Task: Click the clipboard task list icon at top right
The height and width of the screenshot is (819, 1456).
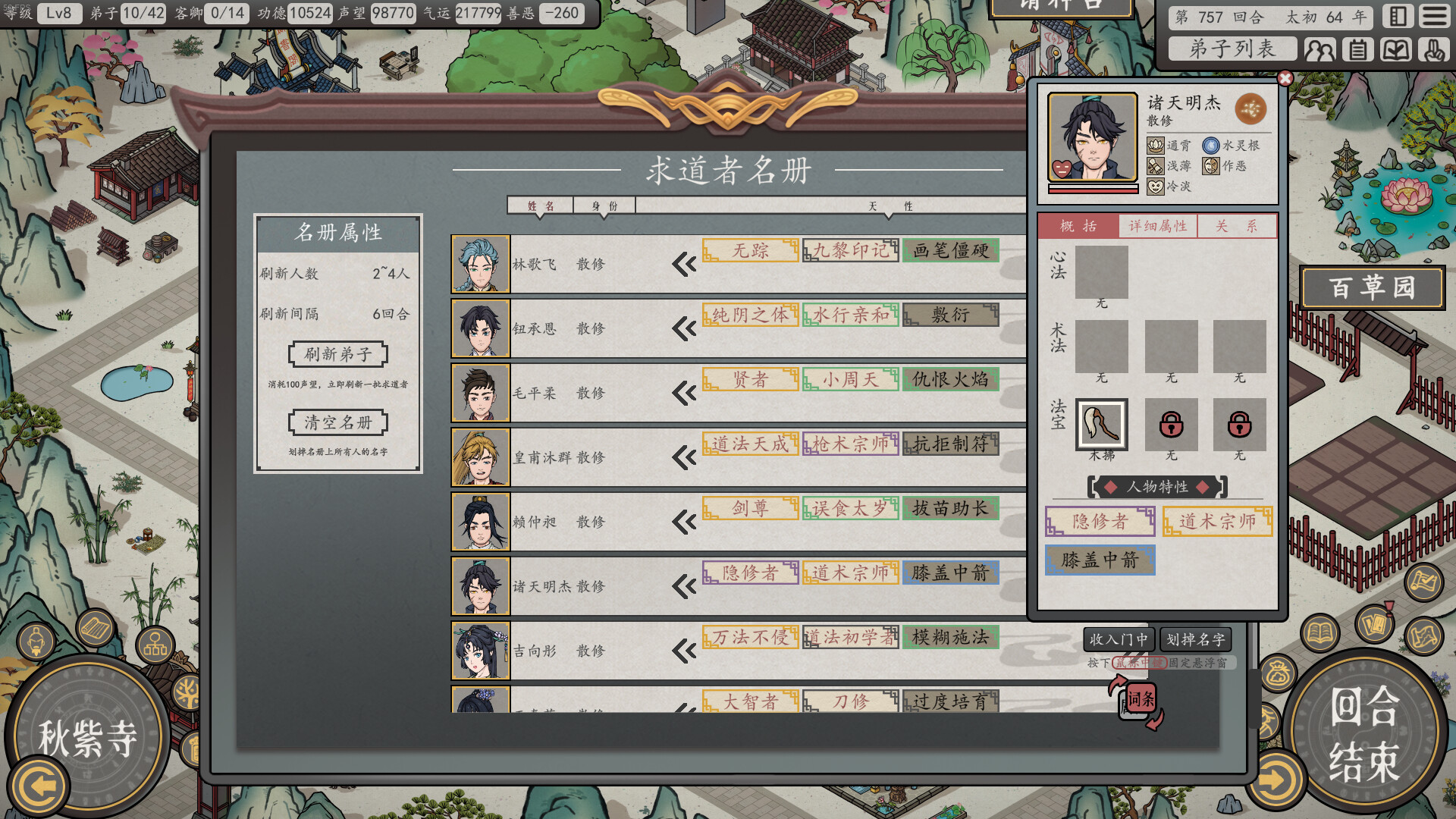Action: (x=1359, y=50)
